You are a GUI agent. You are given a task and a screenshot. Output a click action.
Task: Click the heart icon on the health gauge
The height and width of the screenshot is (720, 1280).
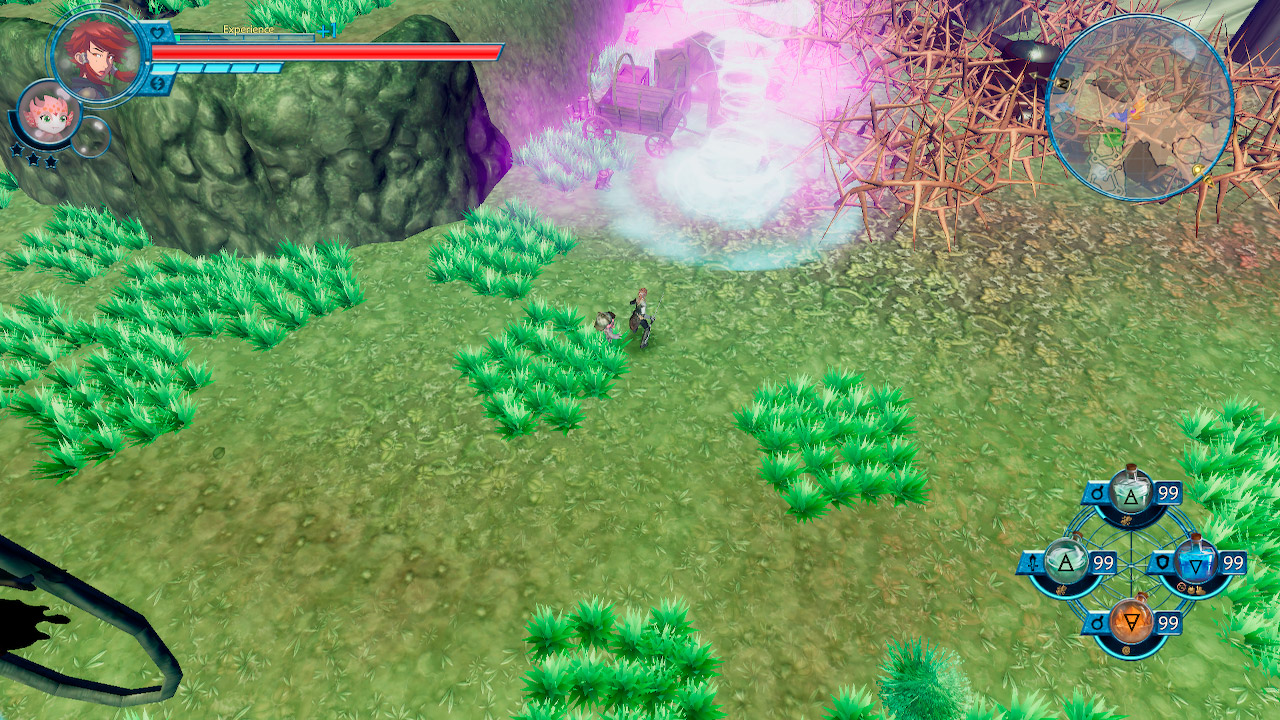coord(157,31)
